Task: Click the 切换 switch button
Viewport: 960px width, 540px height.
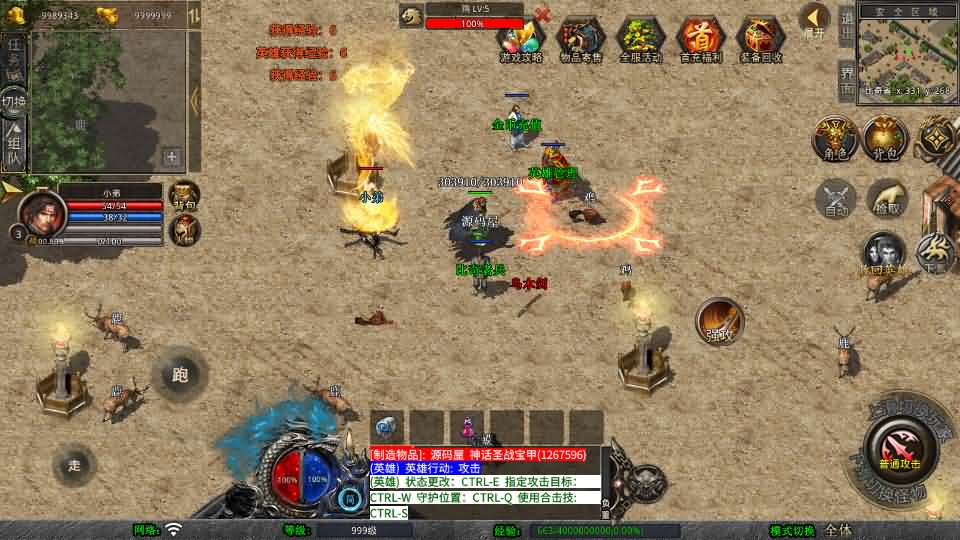Action: [14, 101]
